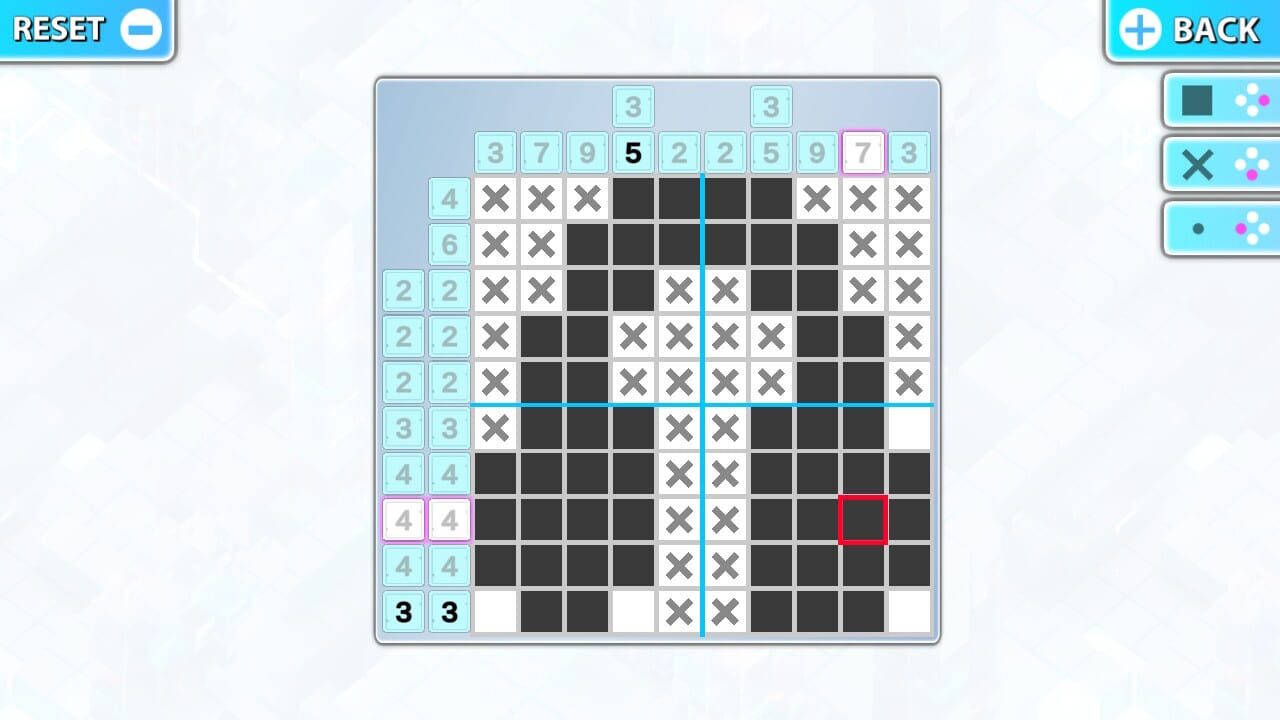Click the bold 5 column clue
Screen dimensions: 1280x720
[632, 152]
